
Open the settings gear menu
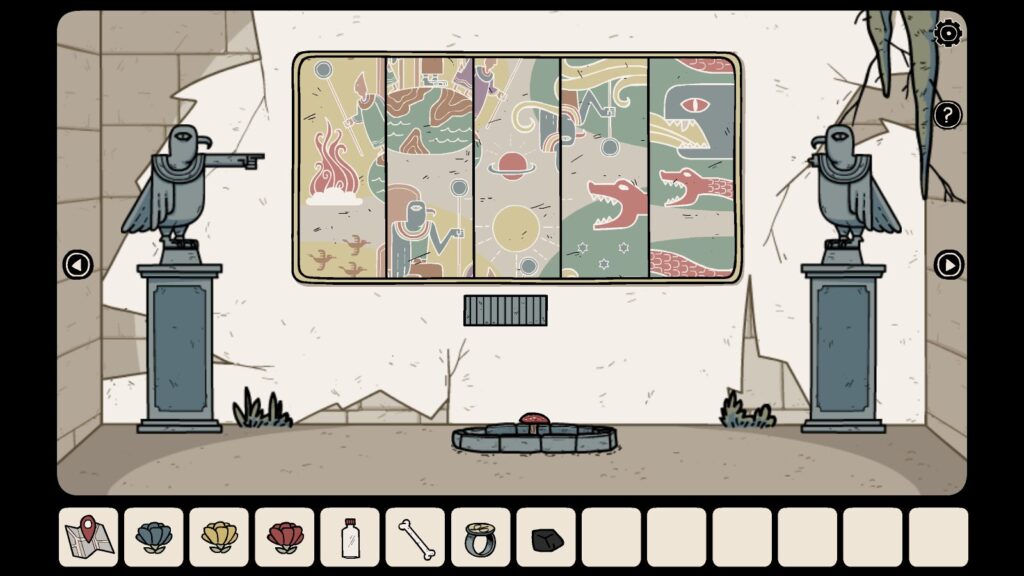point(947,34)
